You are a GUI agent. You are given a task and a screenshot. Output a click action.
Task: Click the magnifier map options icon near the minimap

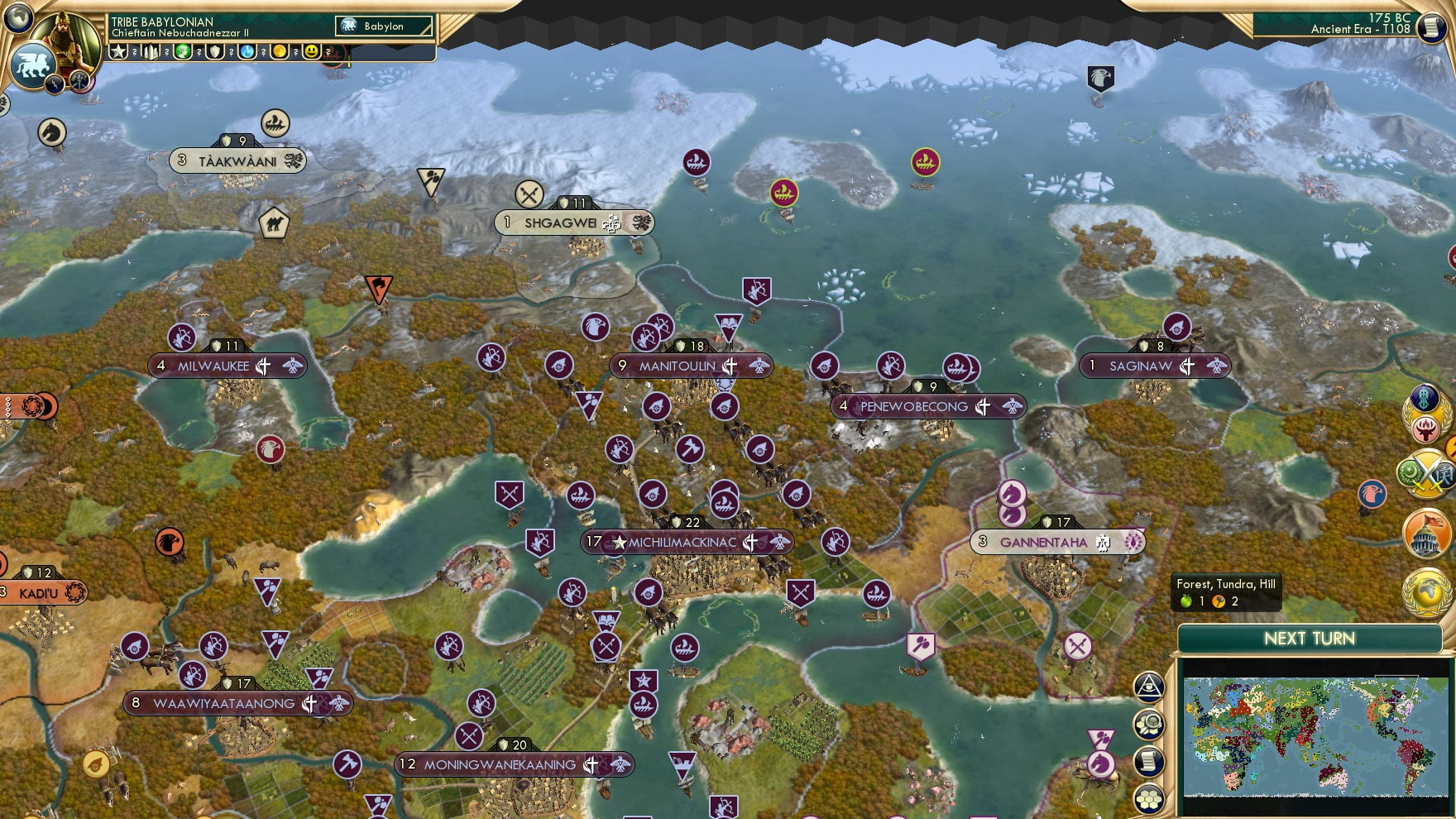coord(1148,725)
